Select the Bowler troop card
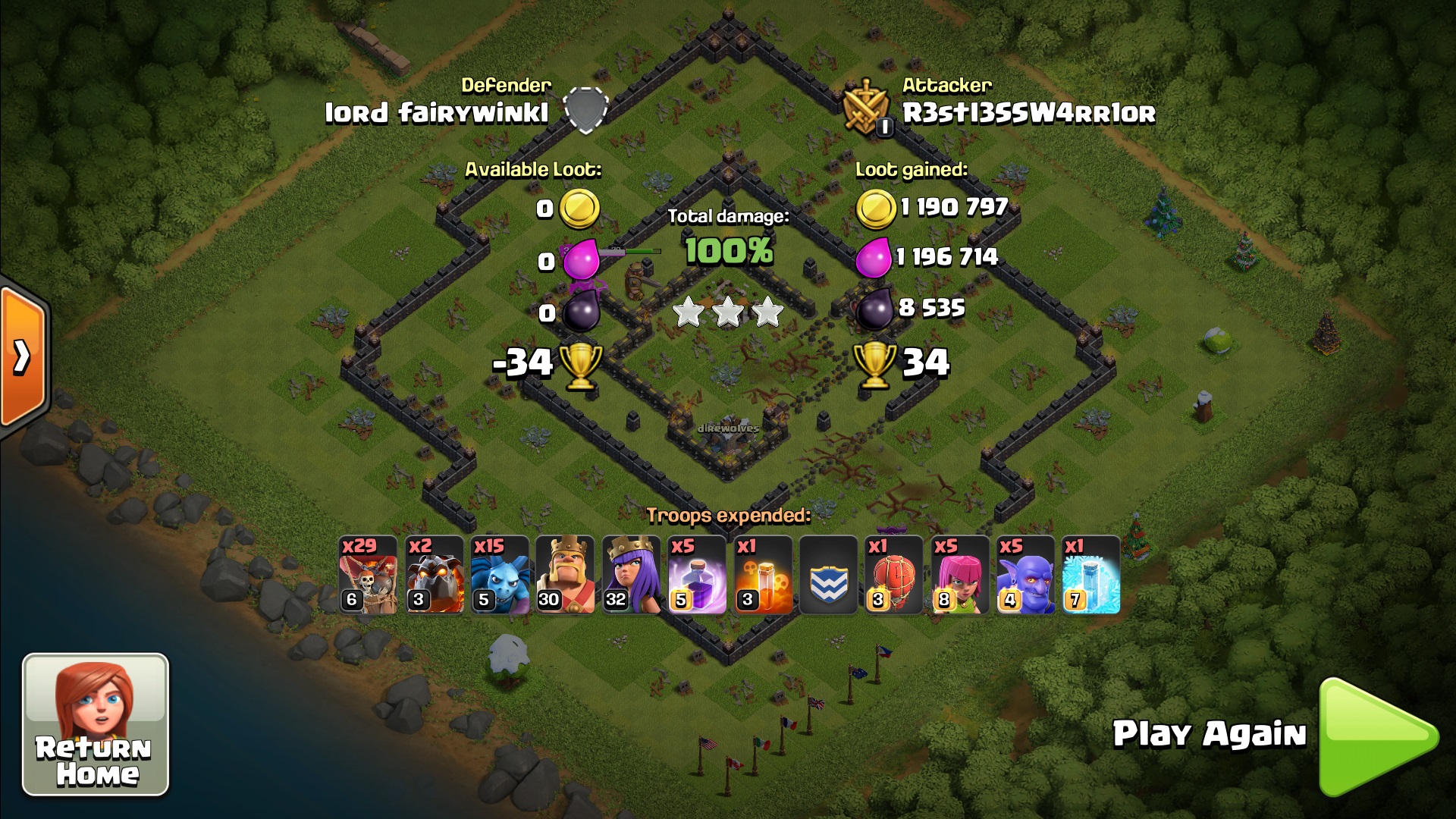Viewport: 1456px width, 819px height. pos(1025,575)
